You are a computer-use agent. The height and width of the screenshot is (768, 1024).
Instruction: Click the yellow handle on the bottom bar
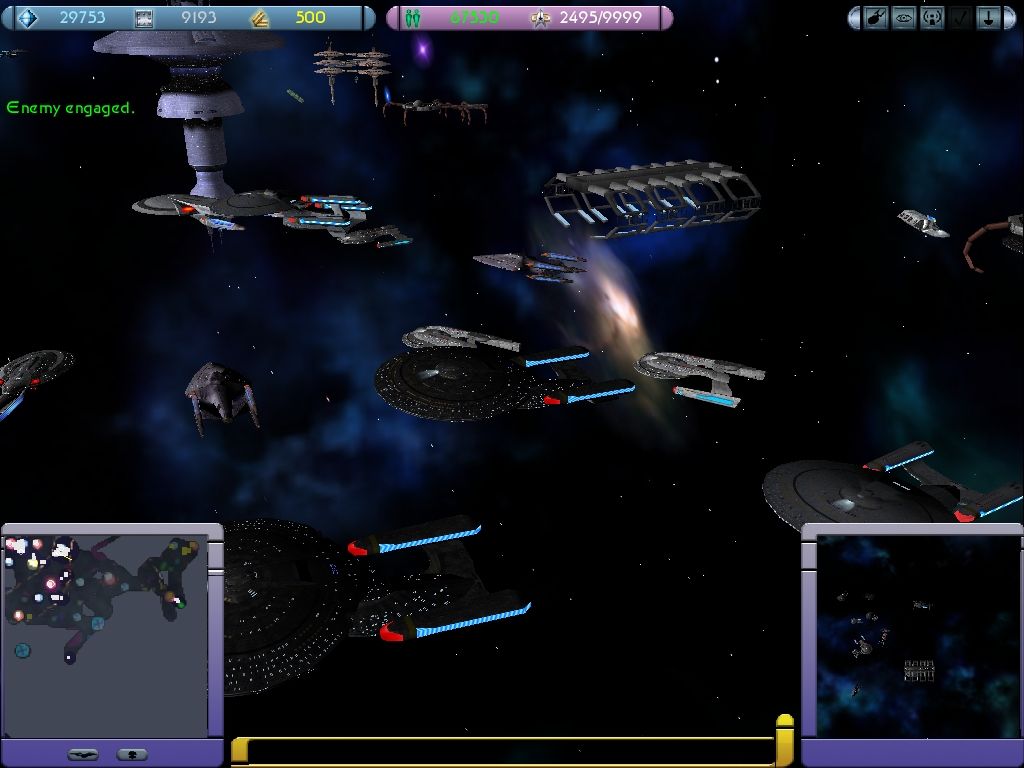pyautogui.click(x=785, y=739)
